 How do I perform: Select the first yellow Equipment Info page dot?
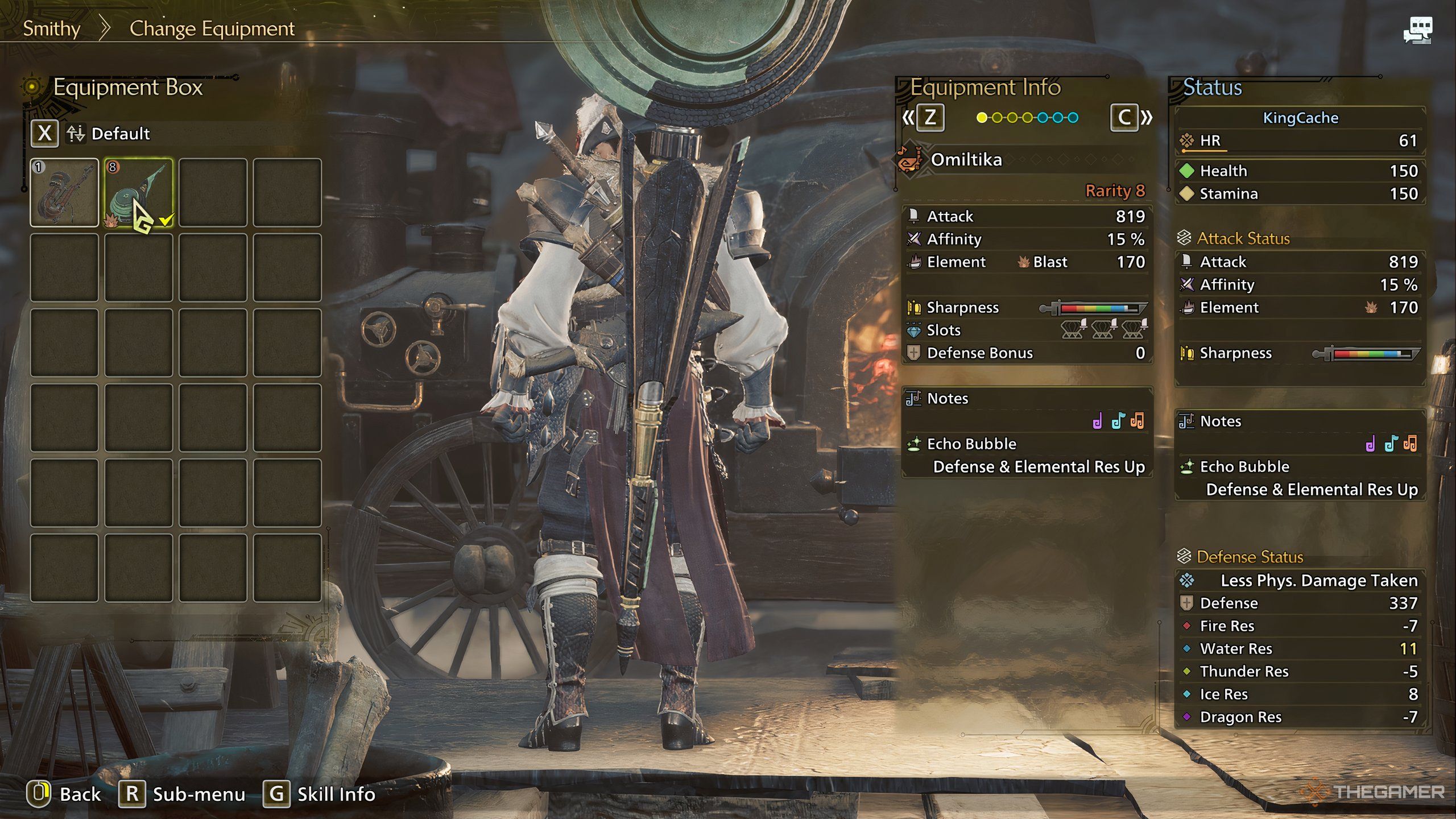coord(982,118)
